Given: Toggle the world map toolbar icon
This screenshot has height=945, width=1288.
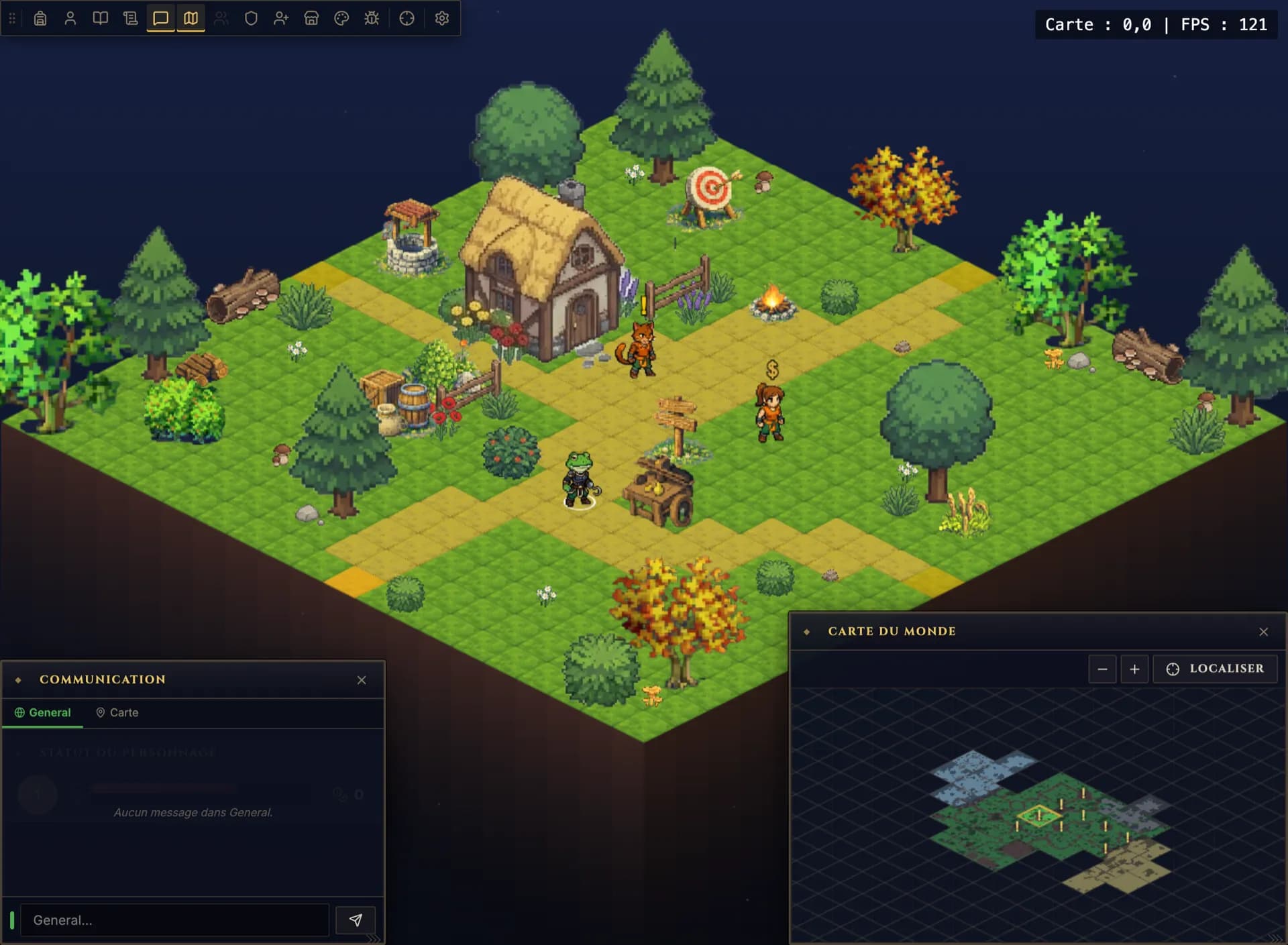Looking at the screenshot, I should pos(191,18).
